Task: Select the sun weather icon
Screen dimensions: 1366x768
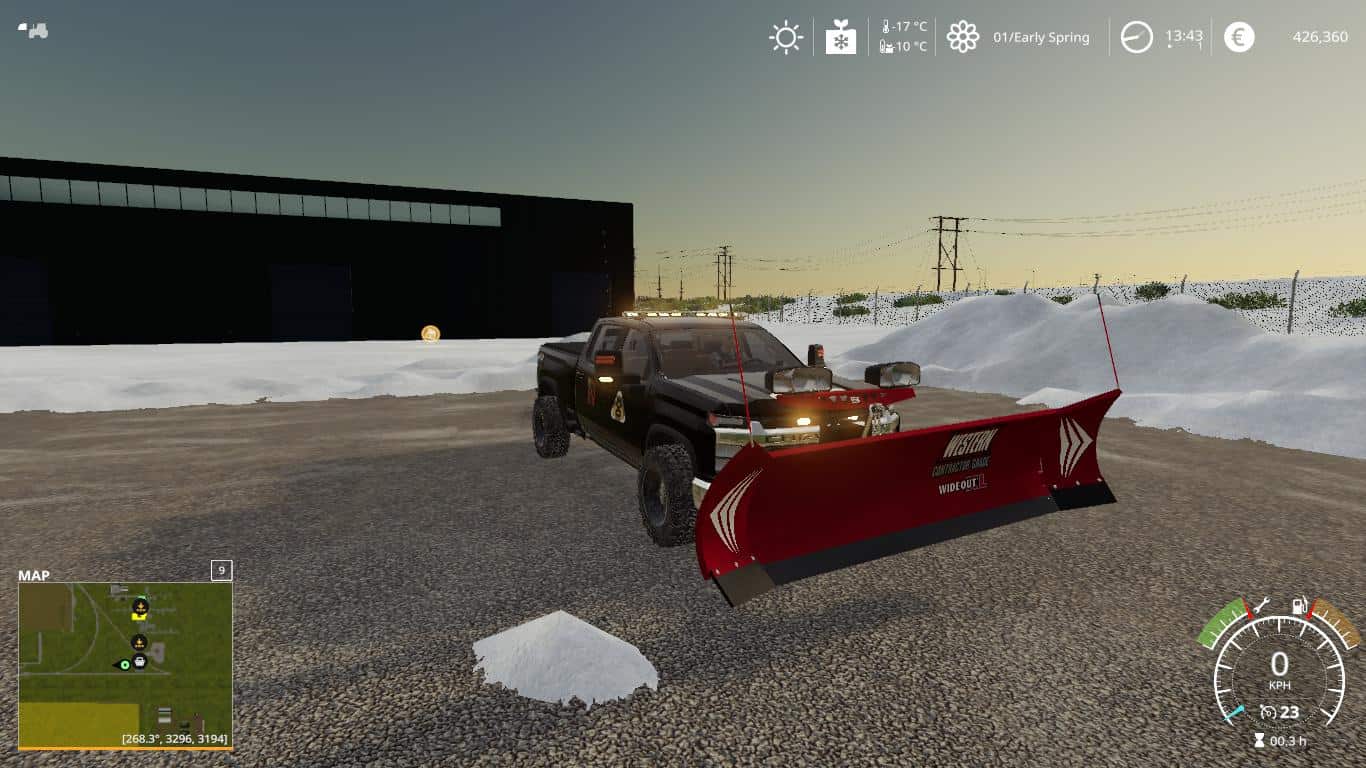Action: coord(785,37)
